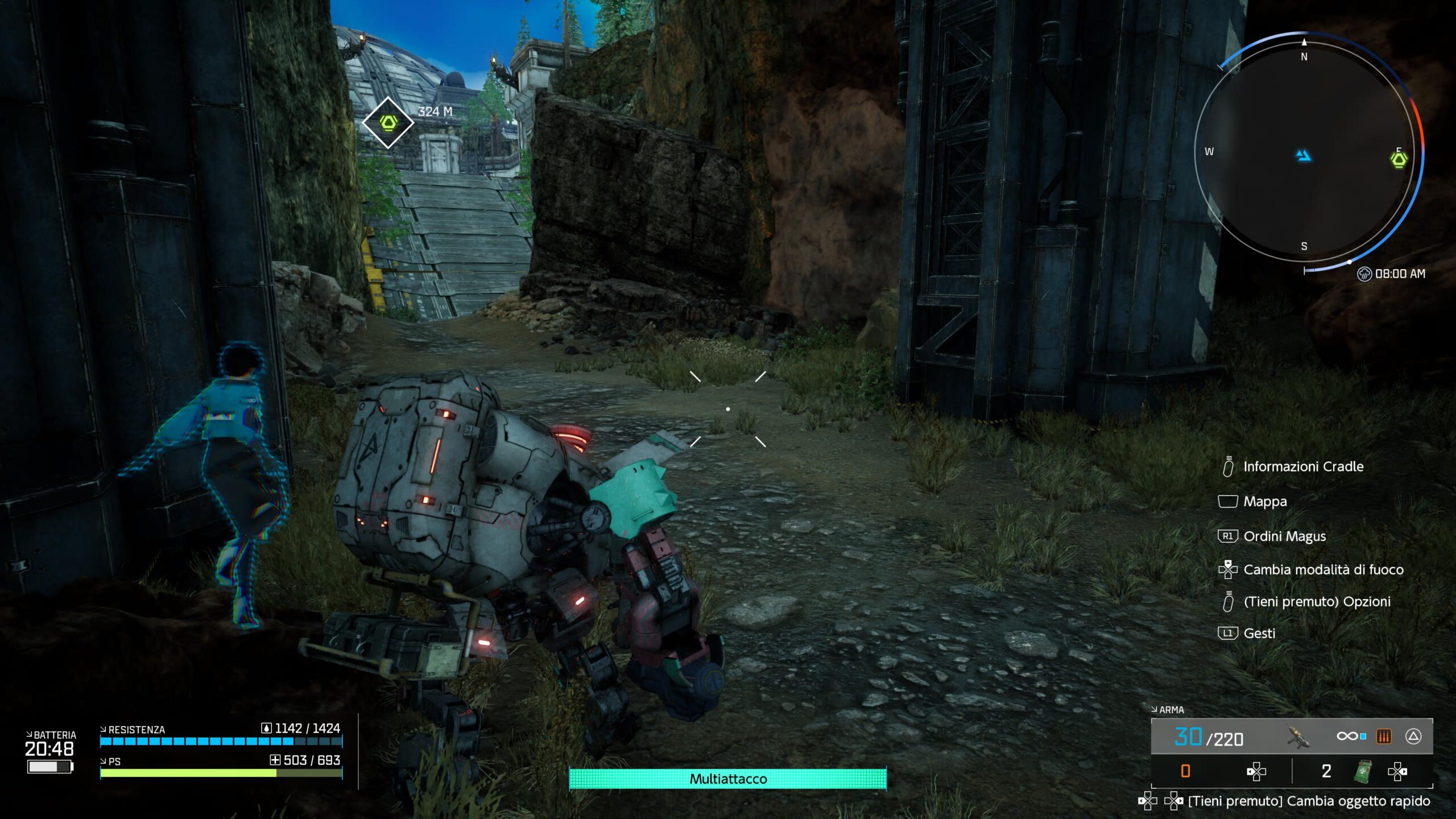
Task: Choose Ordini Magus
Action: pyautogui.click(x=1284, y=536)
